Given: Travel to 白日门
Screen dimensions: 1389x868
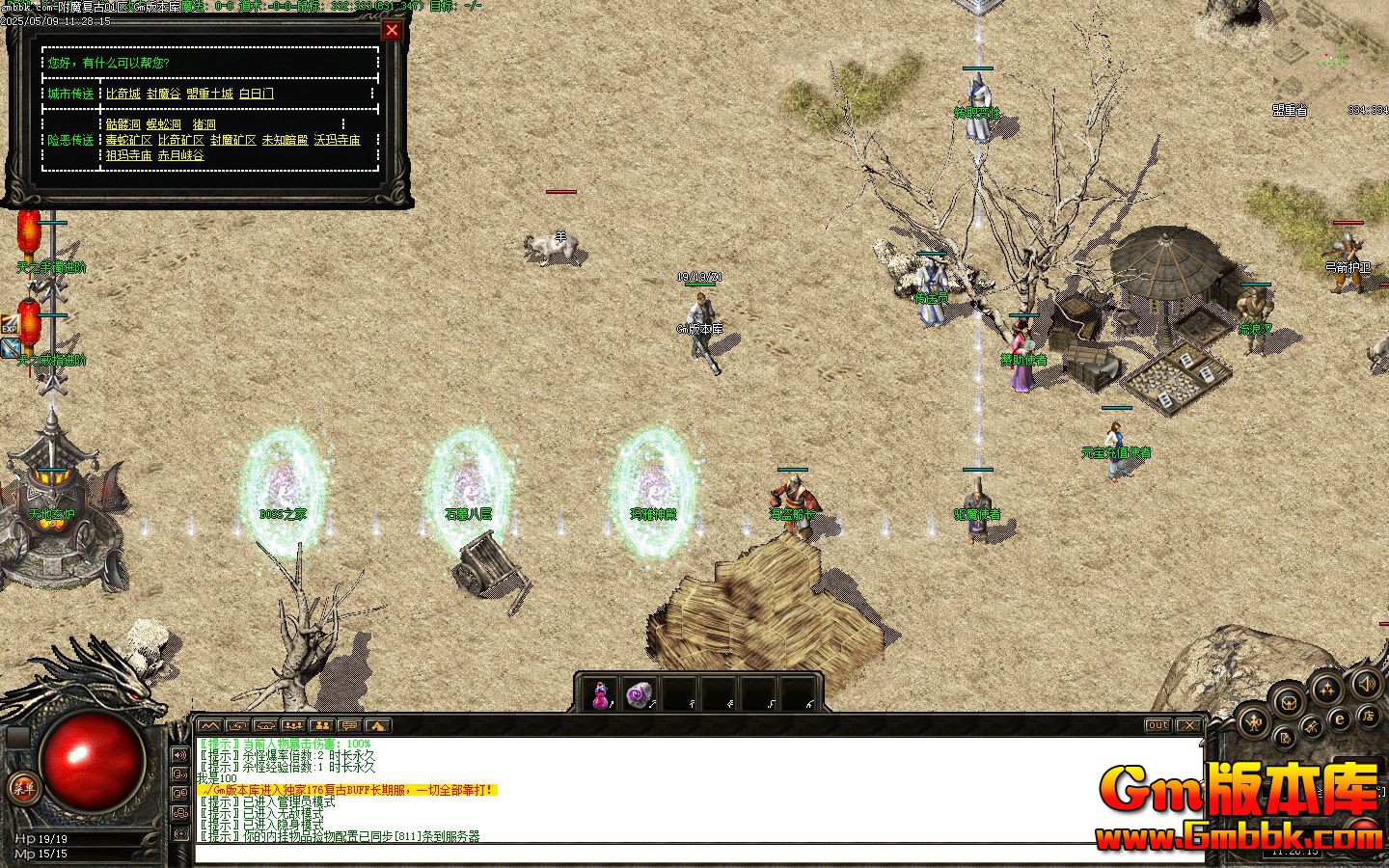Looking at the screenshot, I should click(257, 94).
